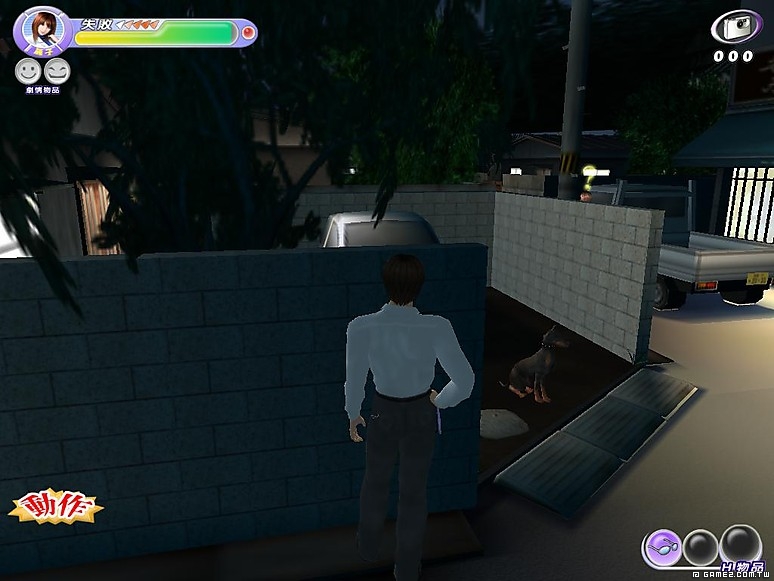Choose the grinning face story item
Viewport: 774px width, 581px height.
[57, 70]
